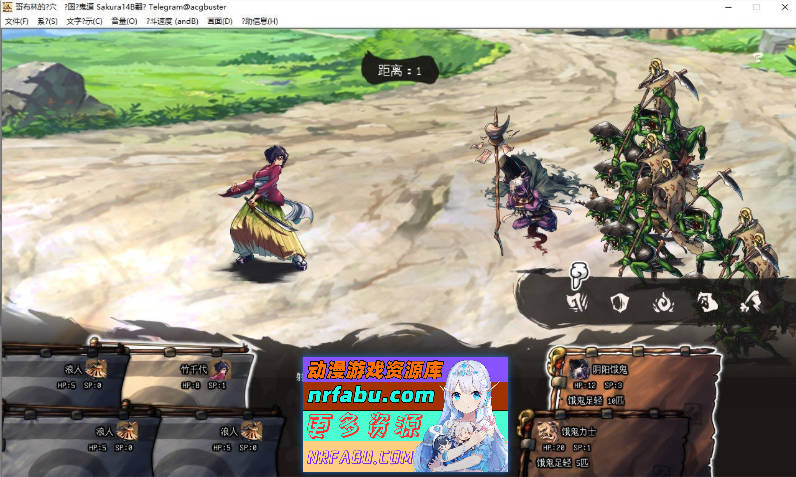Open the (andB) speed menu
796x477 pixels.
[172, 21]
